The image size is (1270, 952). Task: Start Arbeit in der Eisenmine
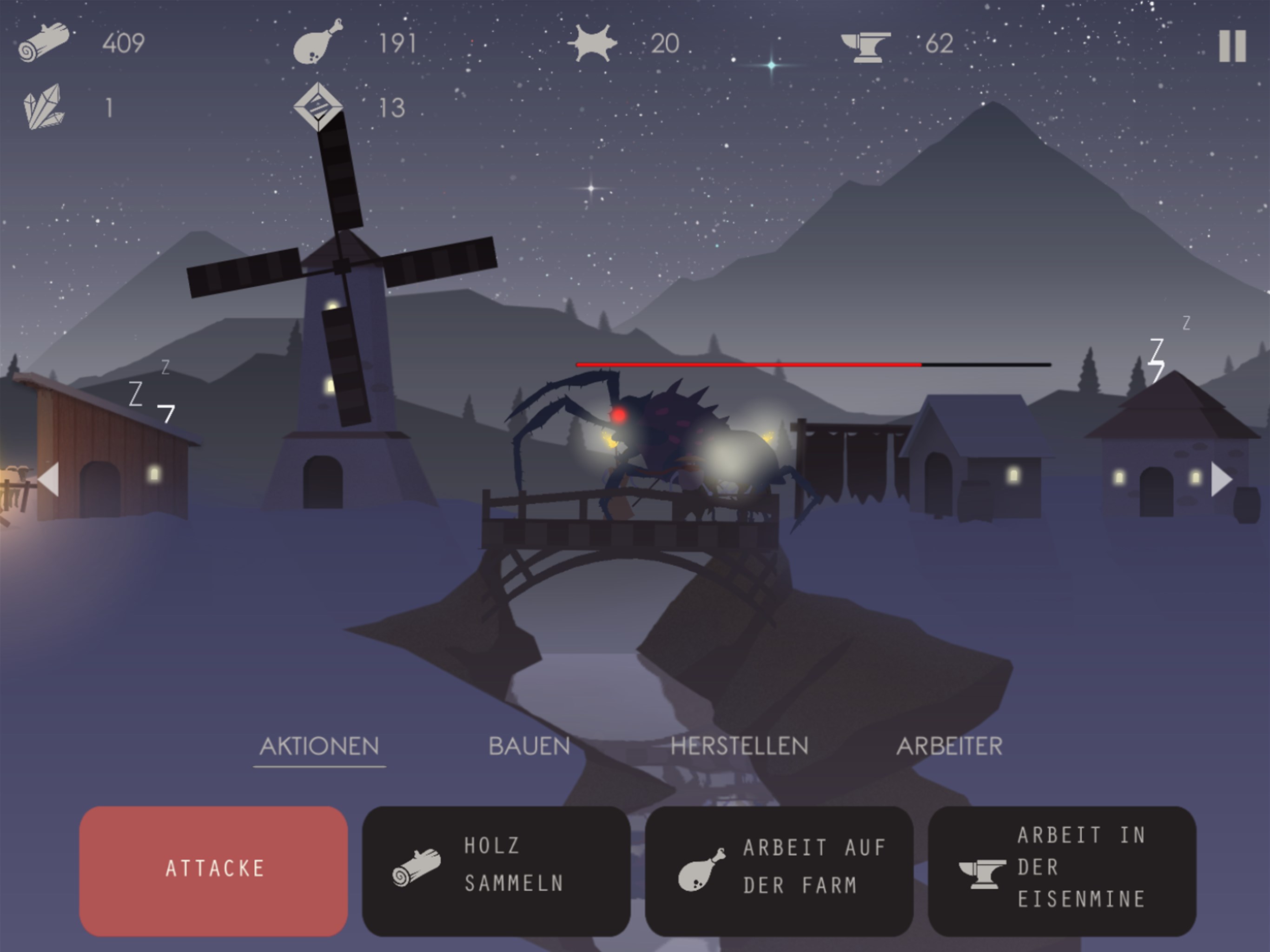click(x=1062, y=870)
